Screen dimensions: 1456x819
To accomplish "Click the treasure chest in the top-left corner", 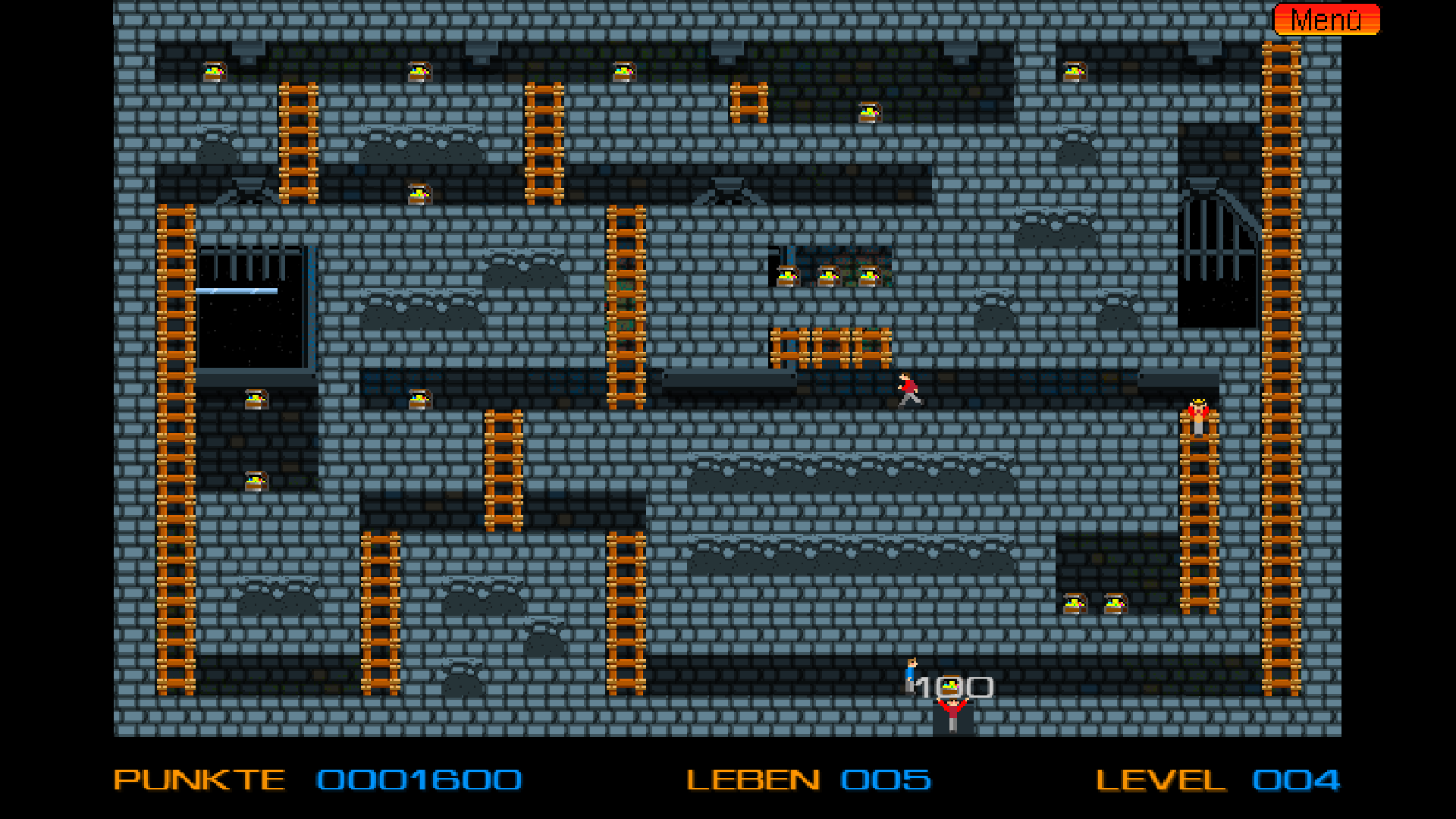I will coord(215,71).
